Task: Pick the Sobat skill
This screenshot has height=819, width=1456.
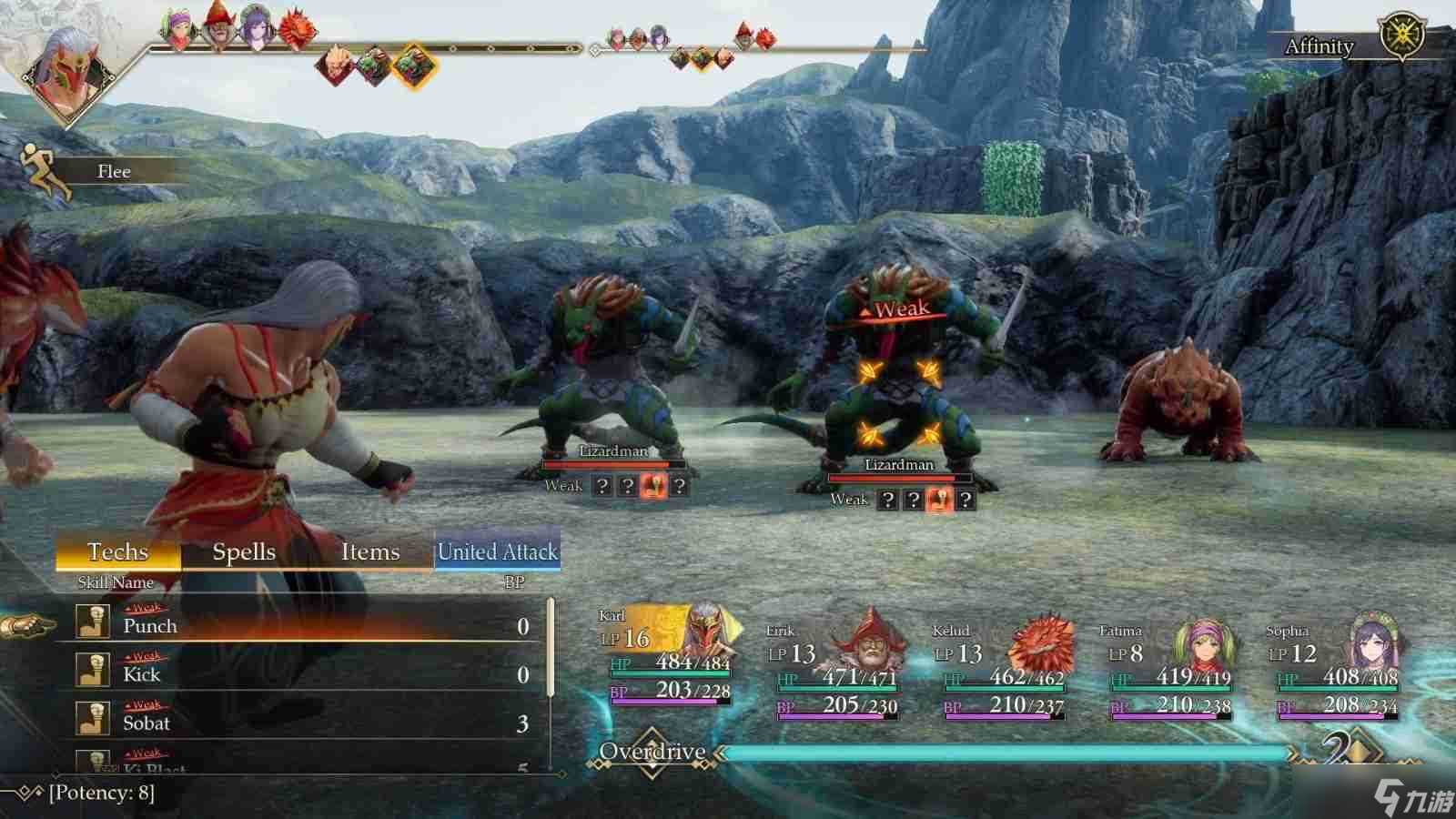Action: (300, 723)
